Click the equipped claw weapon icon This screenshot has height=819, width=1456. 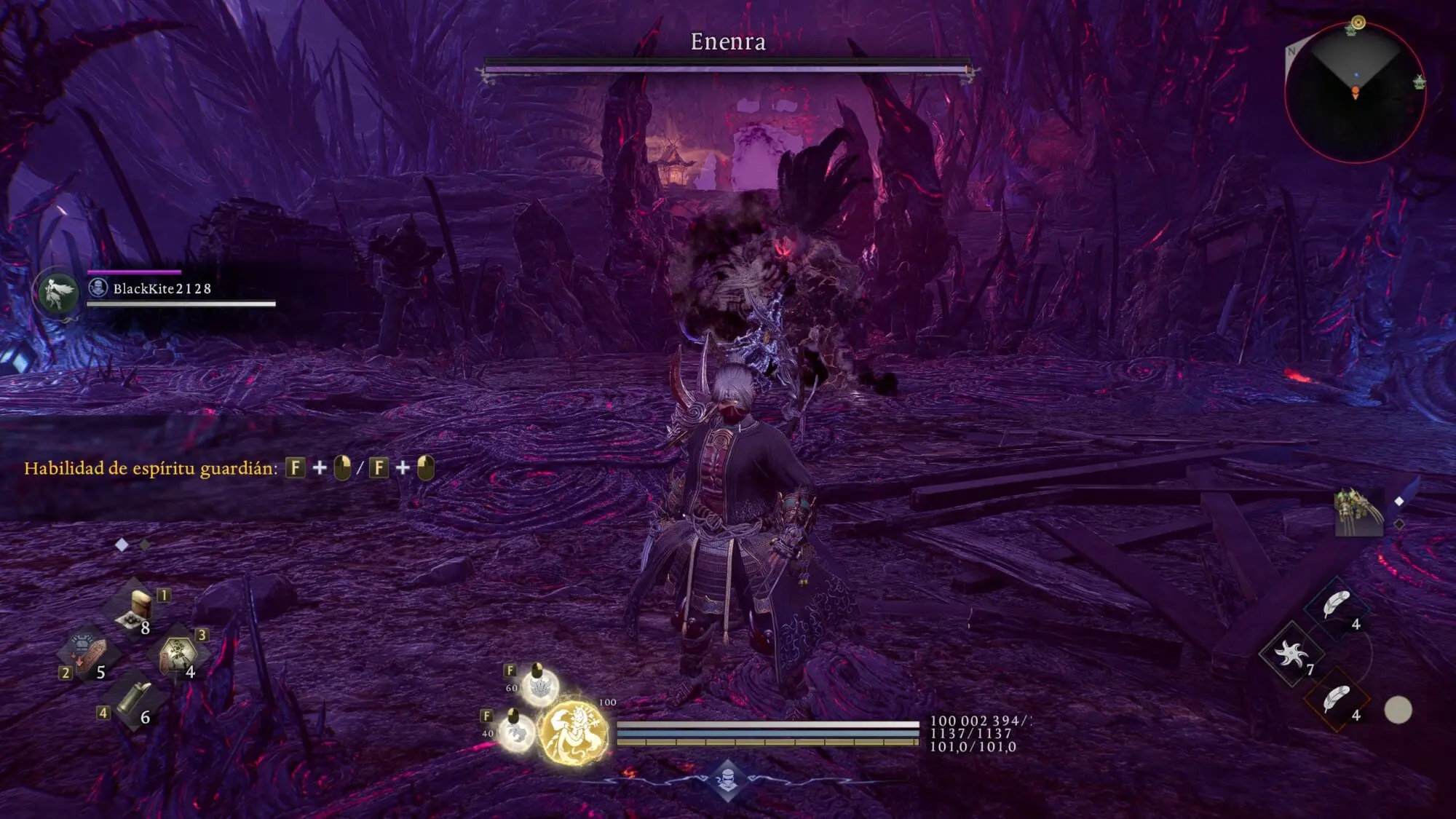pos(1358,510)
